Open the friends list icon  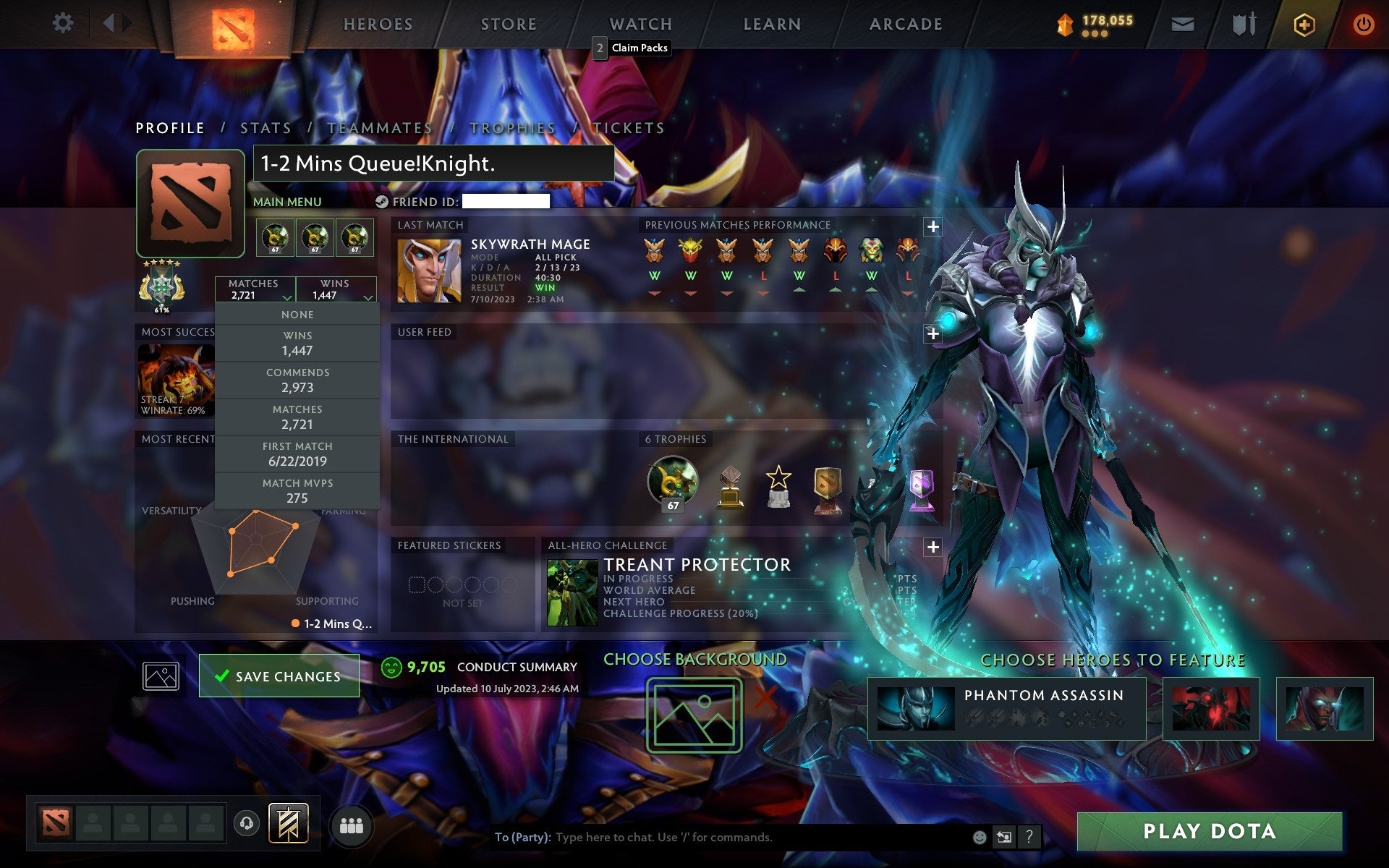click(x=352, y=825)
